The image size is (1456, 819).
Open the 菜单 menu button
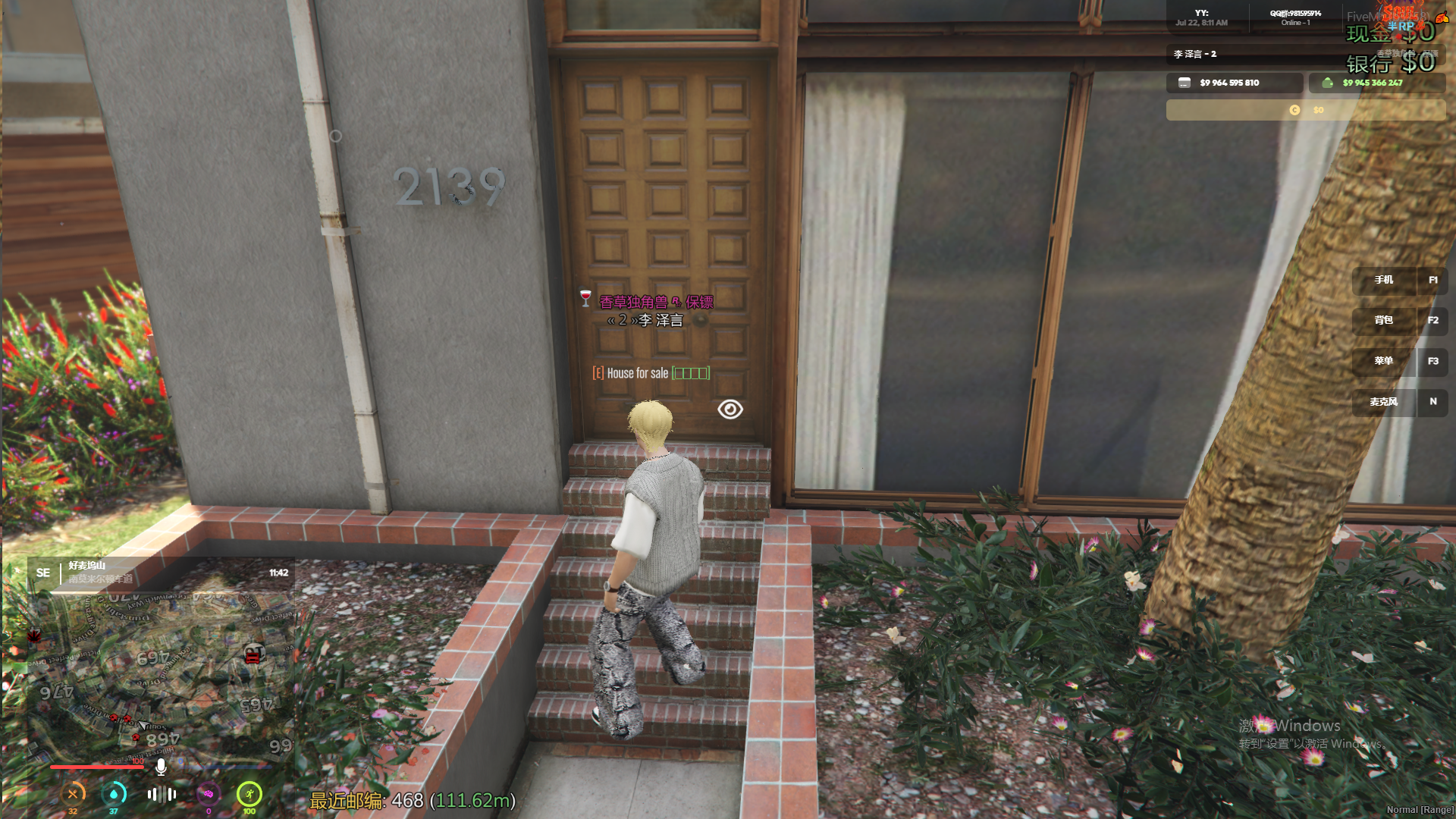1385,362
